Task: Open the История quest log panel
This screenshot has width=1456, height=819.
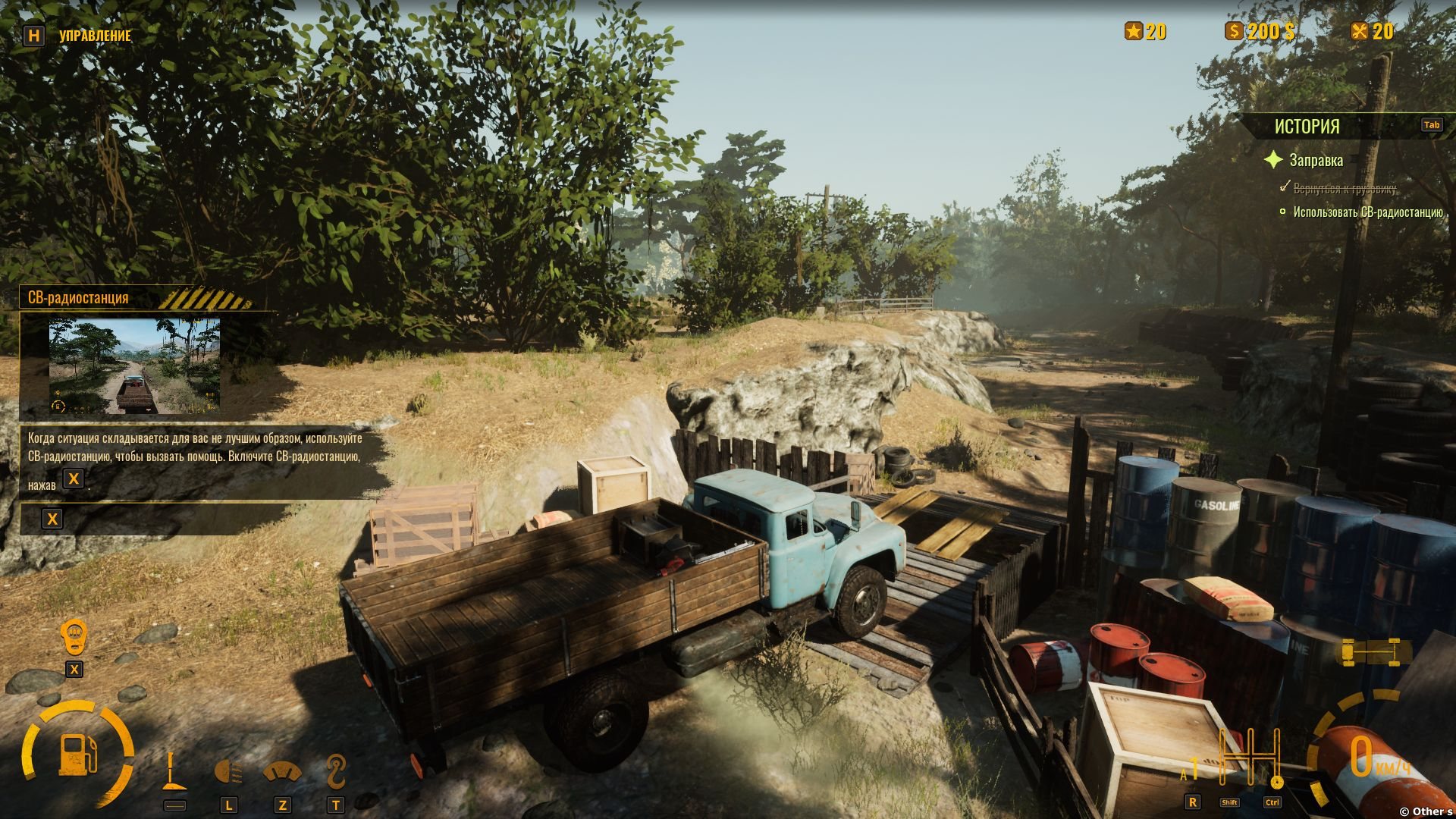Action: (1307, 126)
